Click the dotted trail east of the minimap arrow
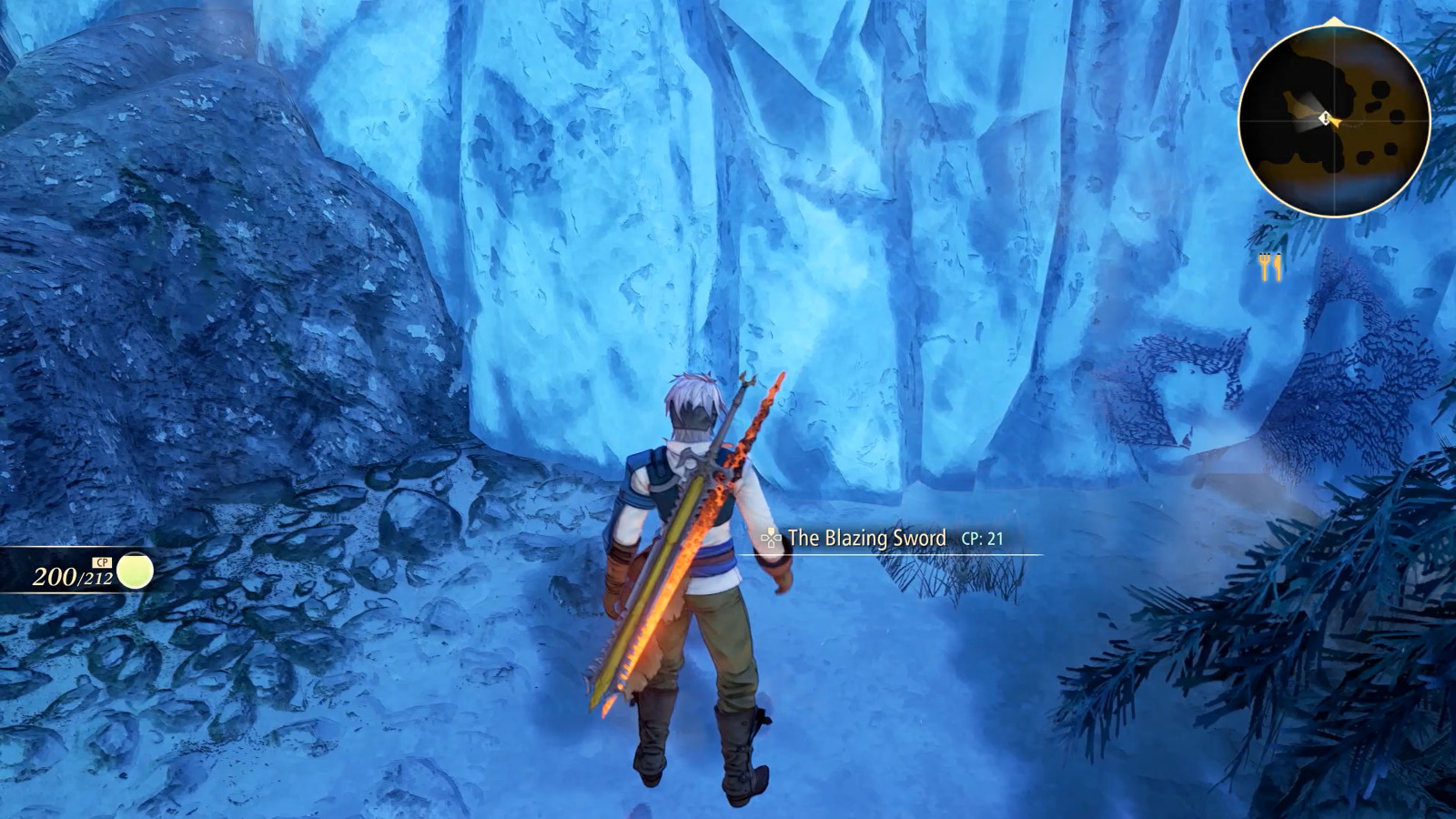Screen dimensions: 1456x819 (1354, 124)
